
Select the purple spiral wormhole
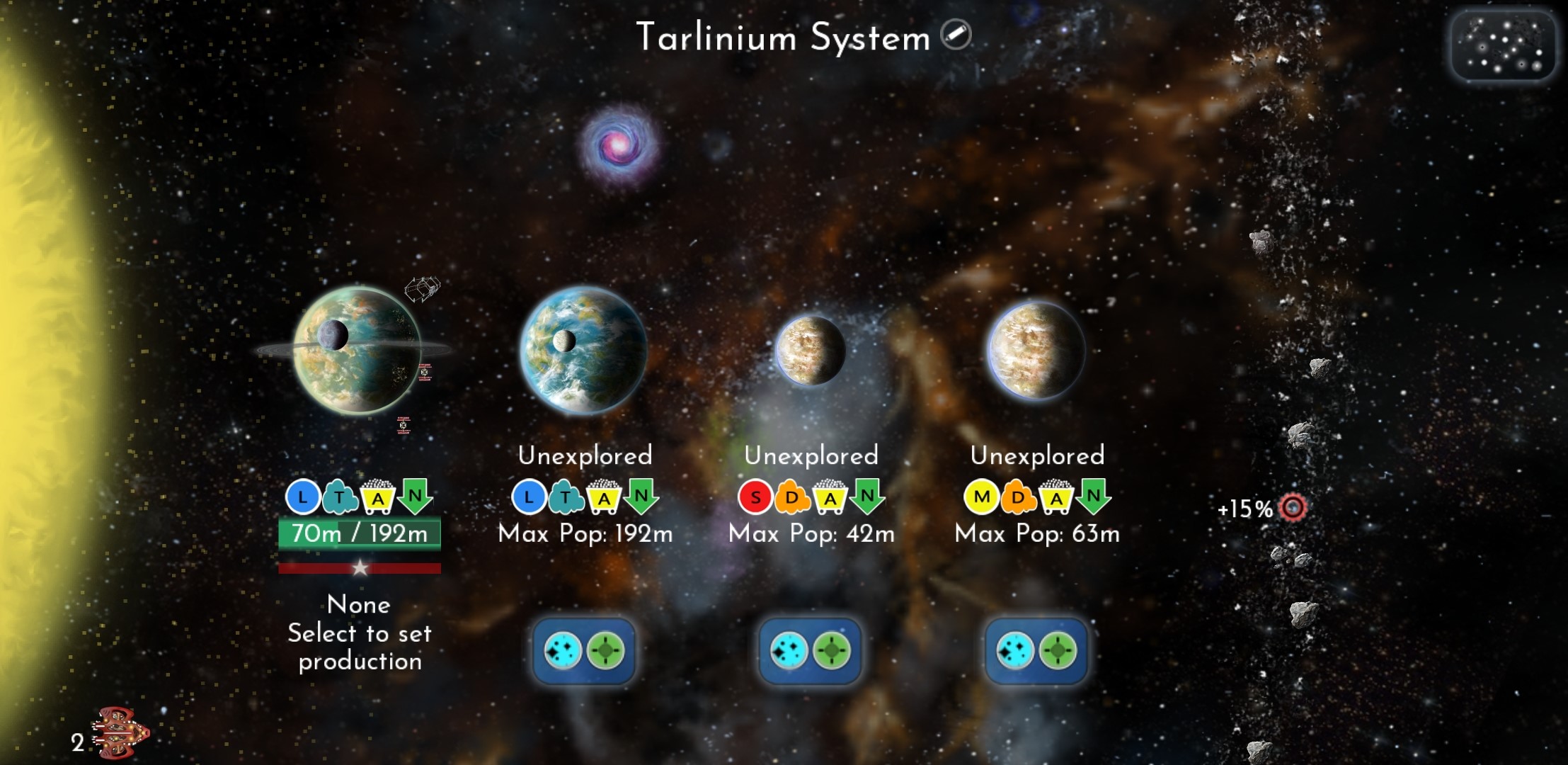click(618, 145)
